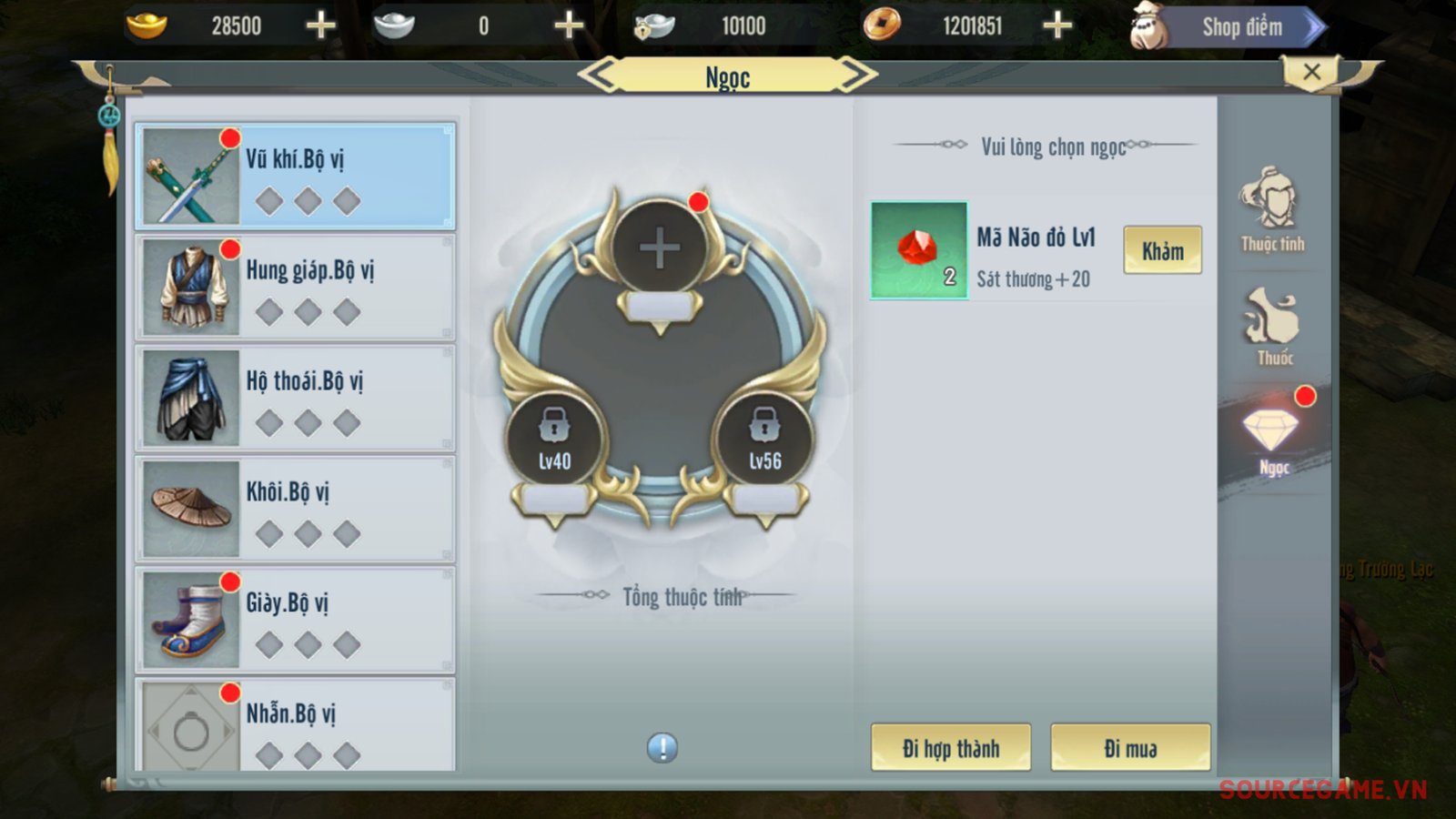1456x819 pixels.
Task: Inlay the gem with the Khảm button
Action: tap(1162, 250)
